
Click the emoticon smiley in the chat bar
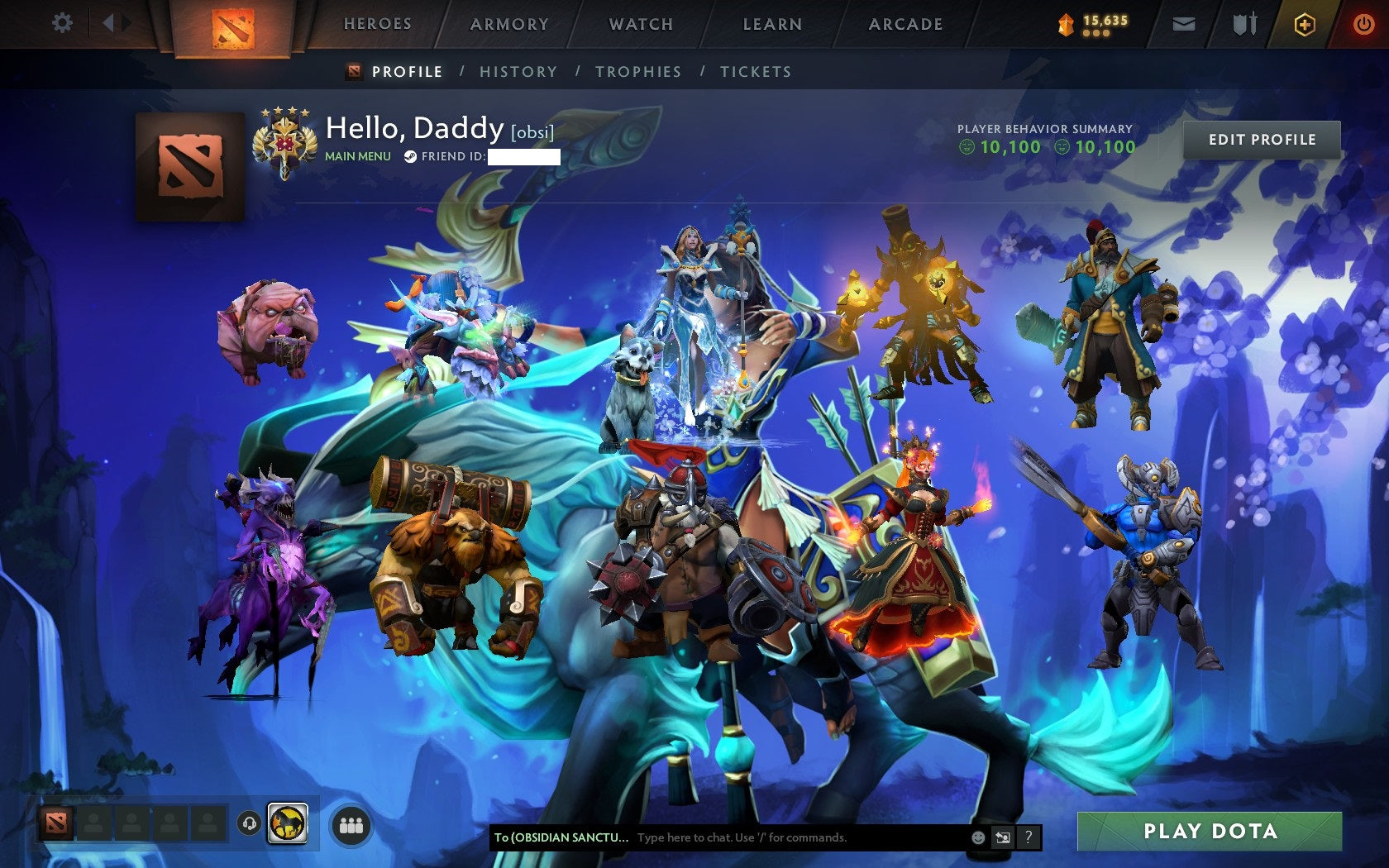click(978, 837)
